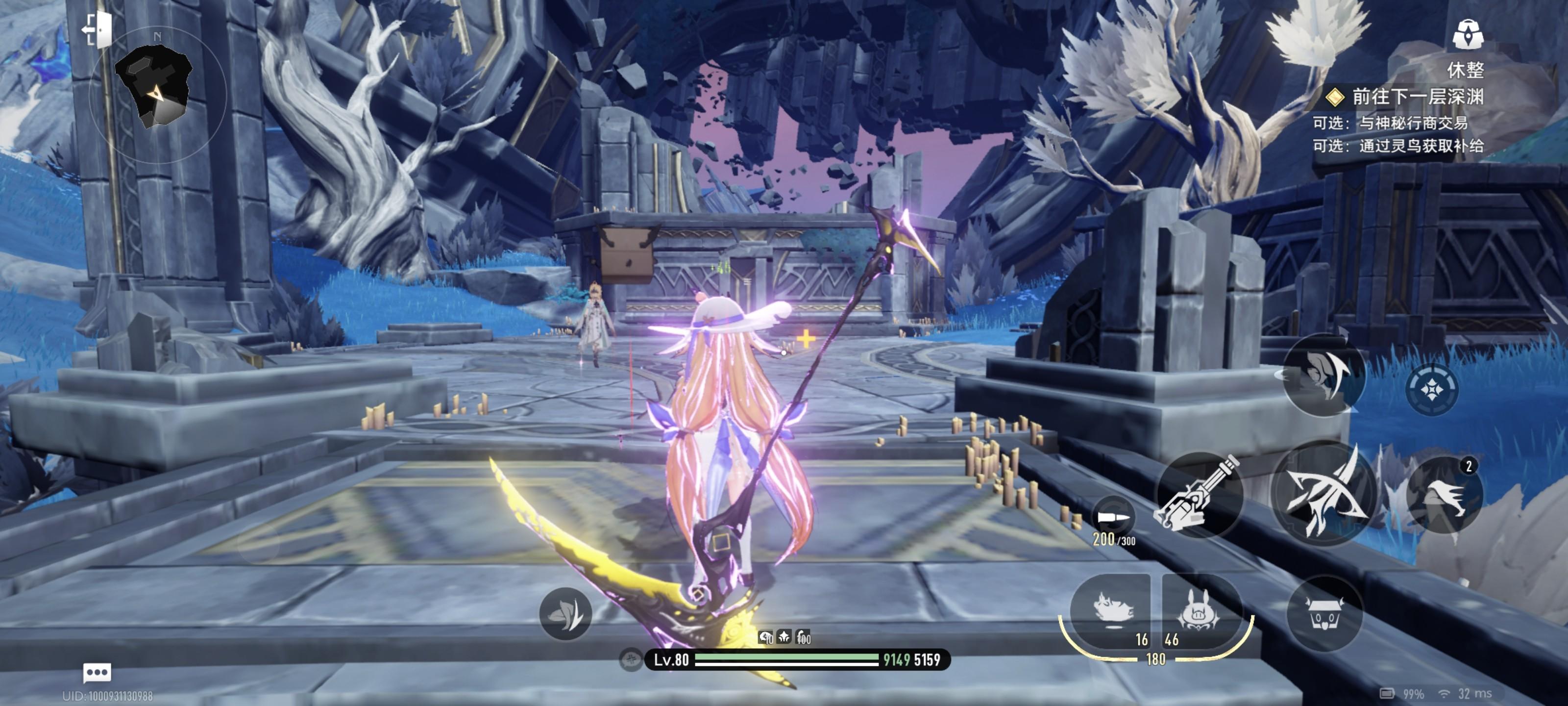Use the dodge dash button with 2 charges
Screen dimensions: 1568x706
1445,496
